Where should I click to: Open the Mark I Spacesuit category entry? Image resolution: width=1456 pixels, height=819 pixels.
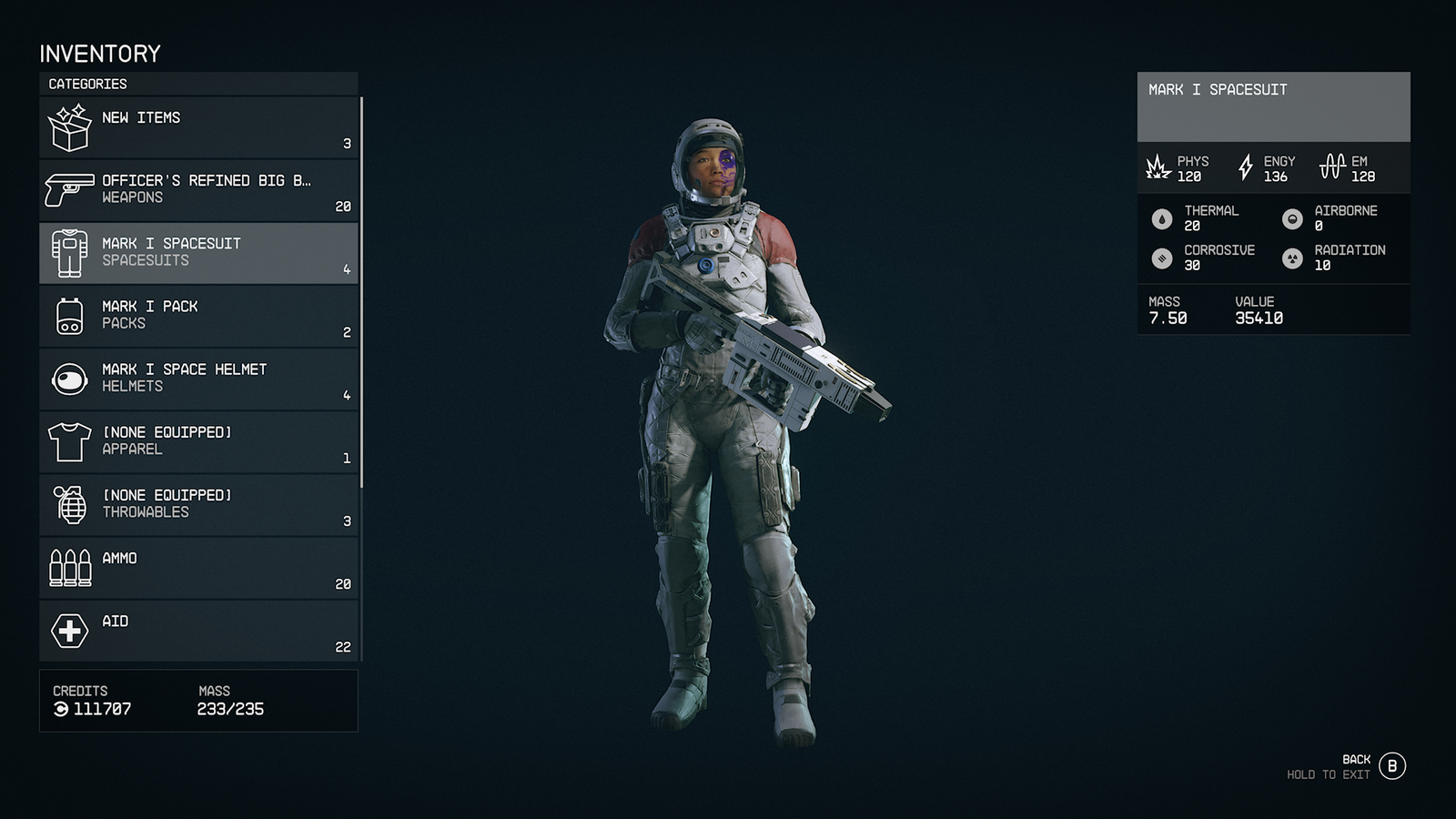tap(198, 252)
